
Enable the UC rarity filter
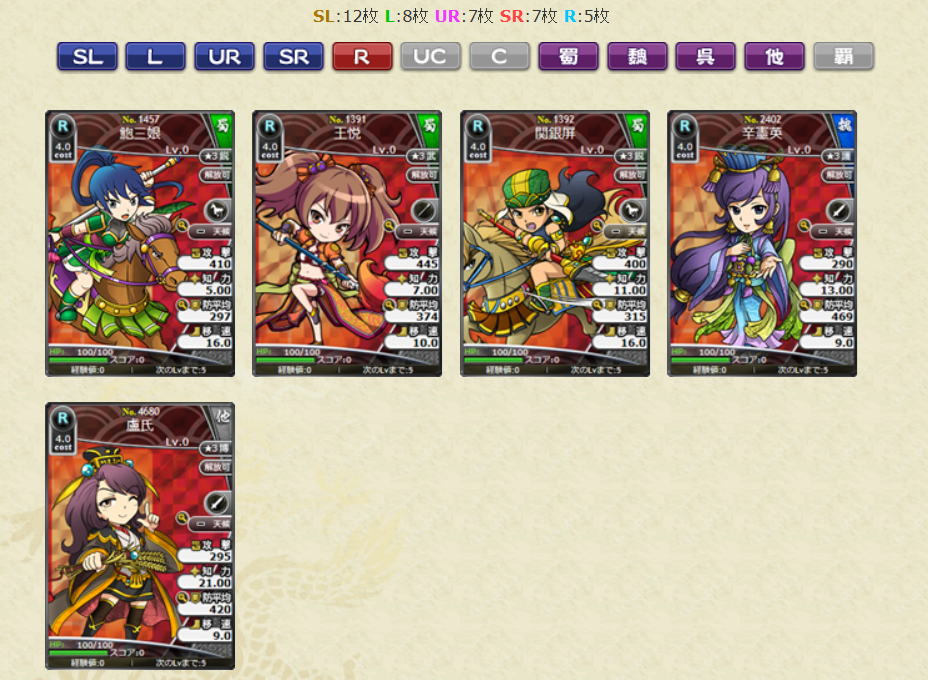[x=430, y=57]
